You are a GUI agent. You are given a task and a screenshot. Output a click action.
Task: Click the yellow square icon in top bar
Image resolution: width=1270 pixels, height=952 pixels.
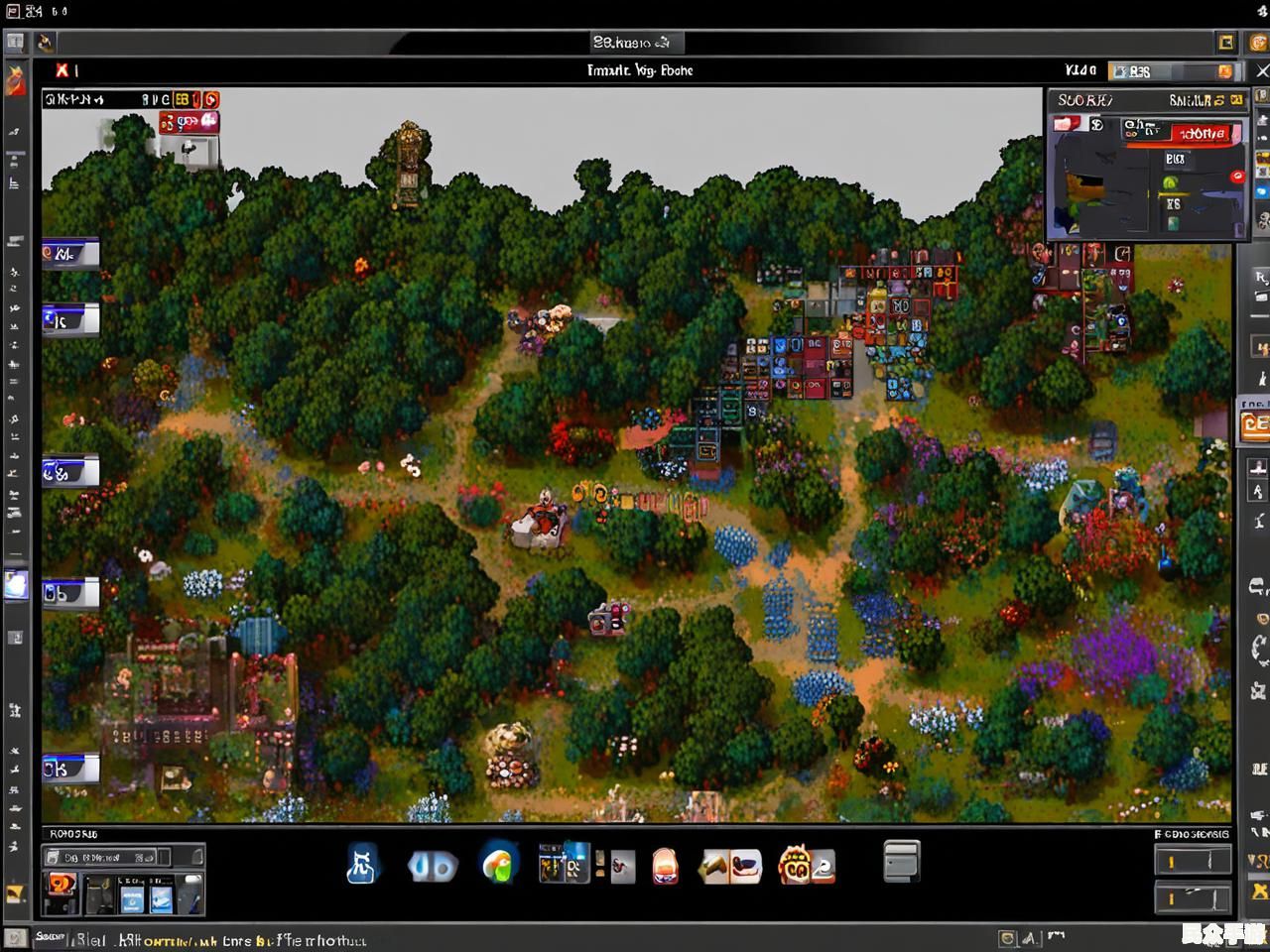[x=1226, y=42]
